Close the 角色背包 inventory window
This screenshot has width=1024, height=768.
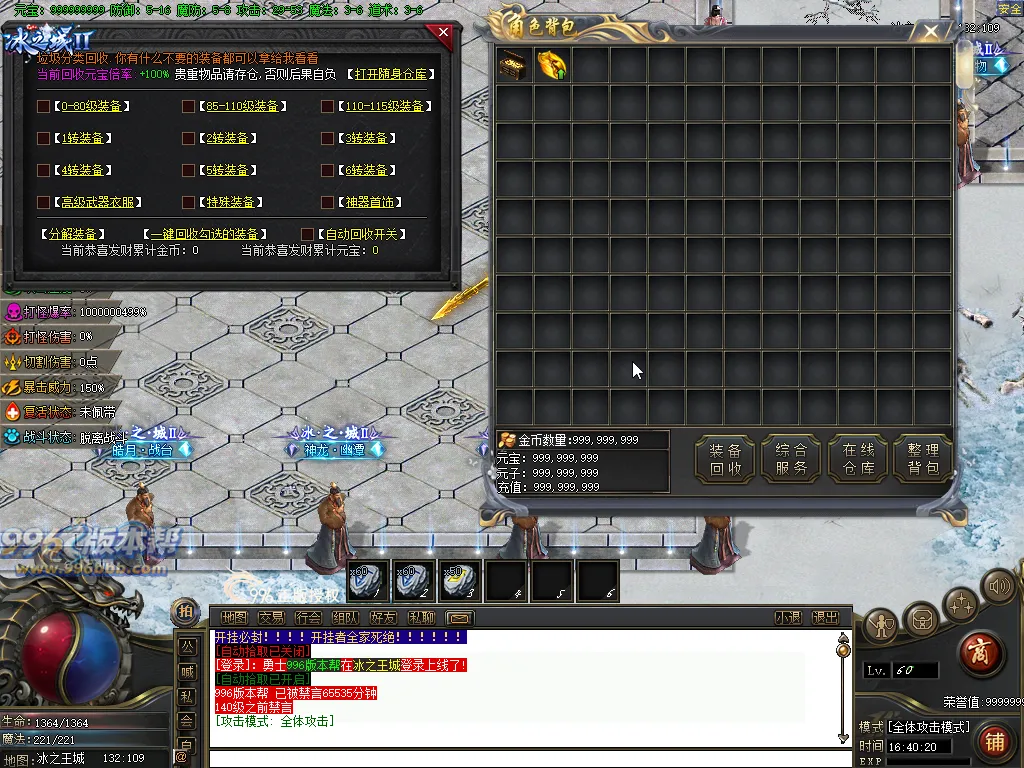pos(931,32)
